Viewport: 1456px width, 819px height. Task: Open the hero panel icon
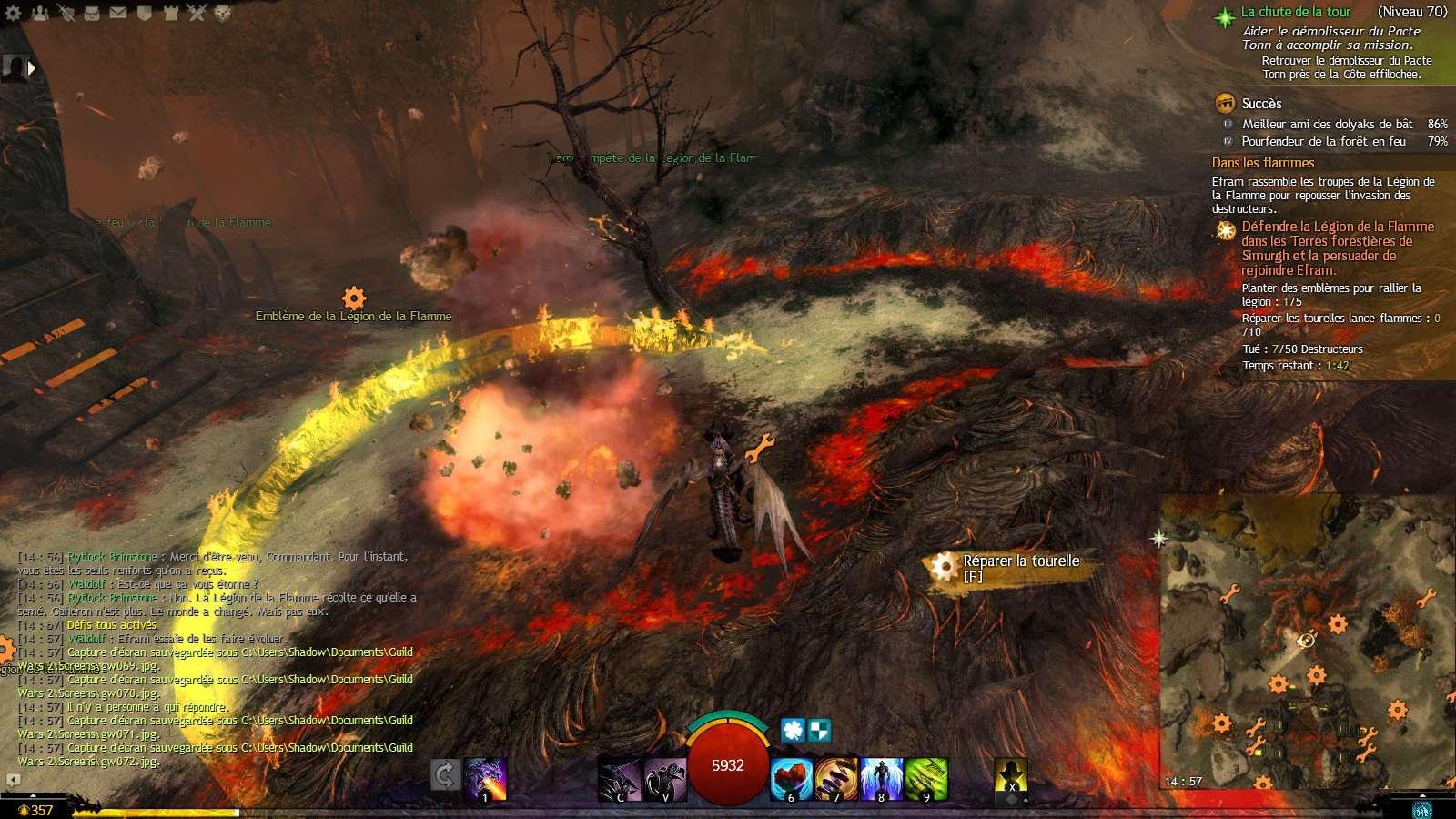click(x=66, y=13)
